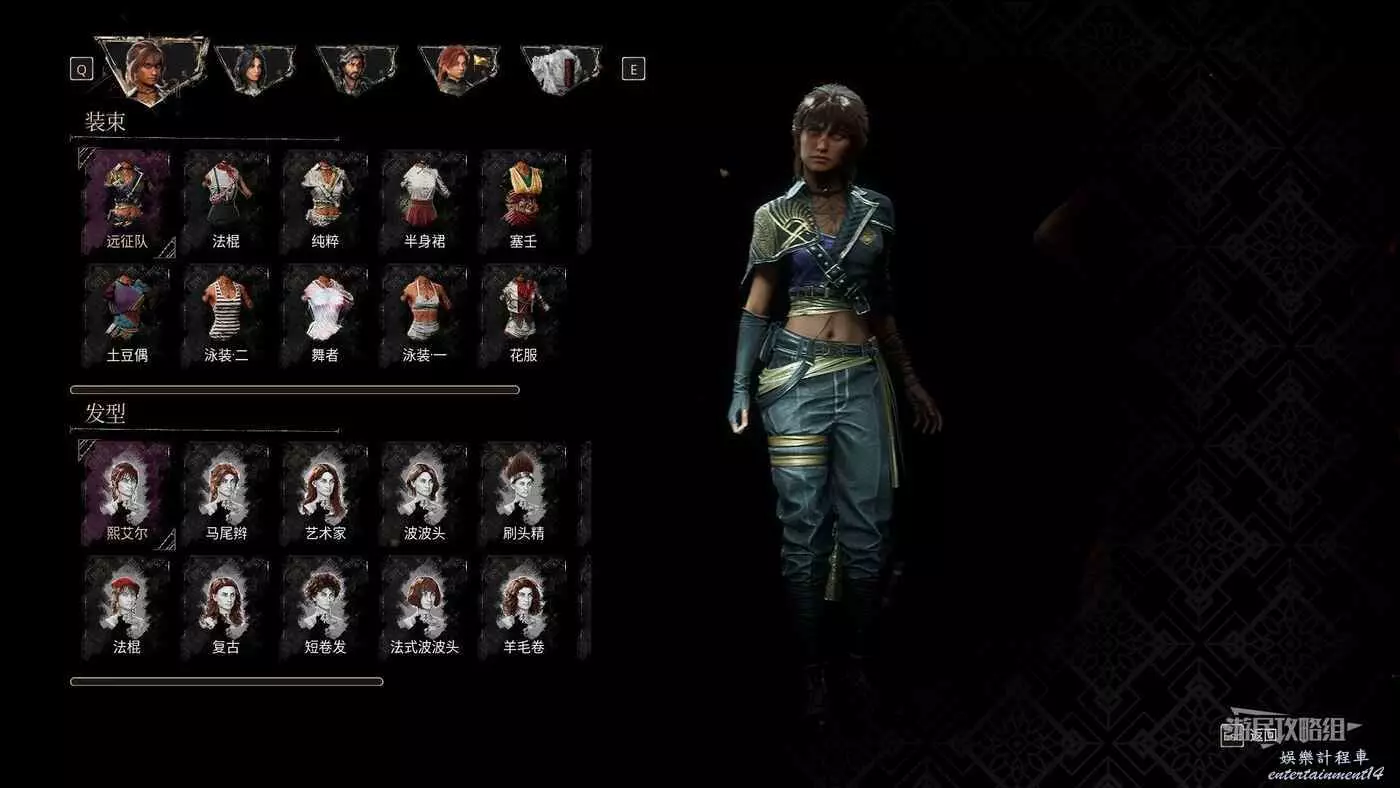1400x788 pixels.
Task: Select the 塞壬 outfit
Action: click(x=523, y=200)
